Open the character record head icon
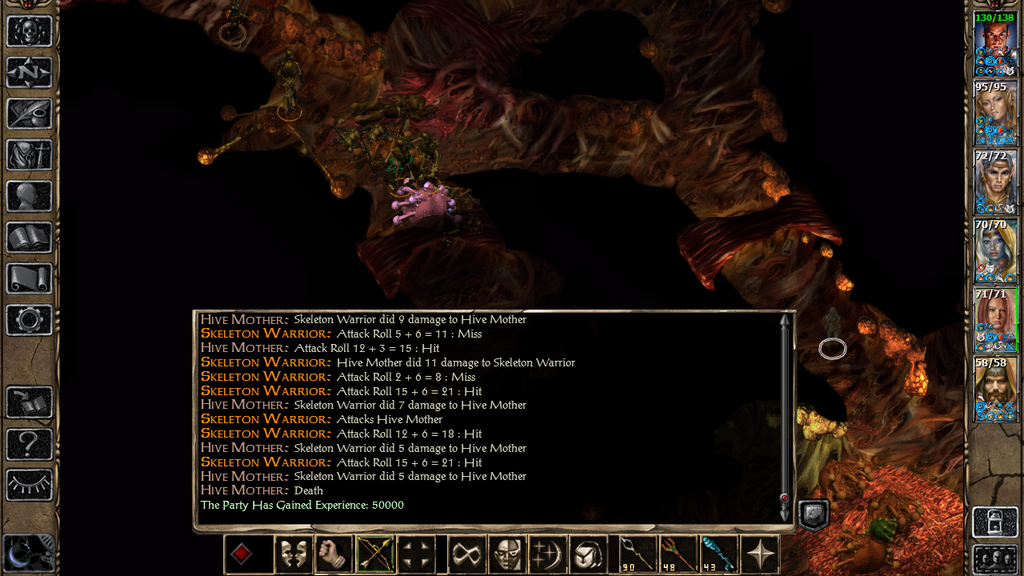The height and width of the screenshot is (576, 1024). [x=29, y=196]
